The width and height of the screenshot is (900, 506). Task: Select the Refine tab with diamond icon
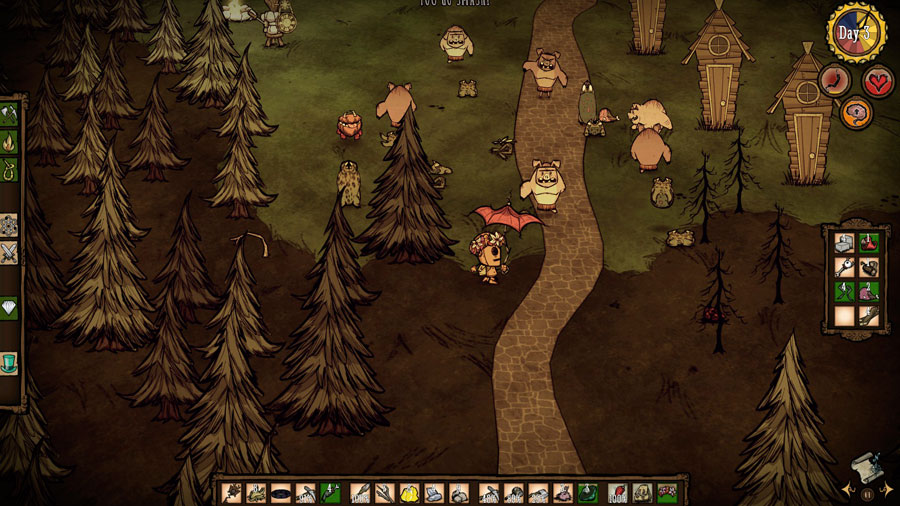9,308
